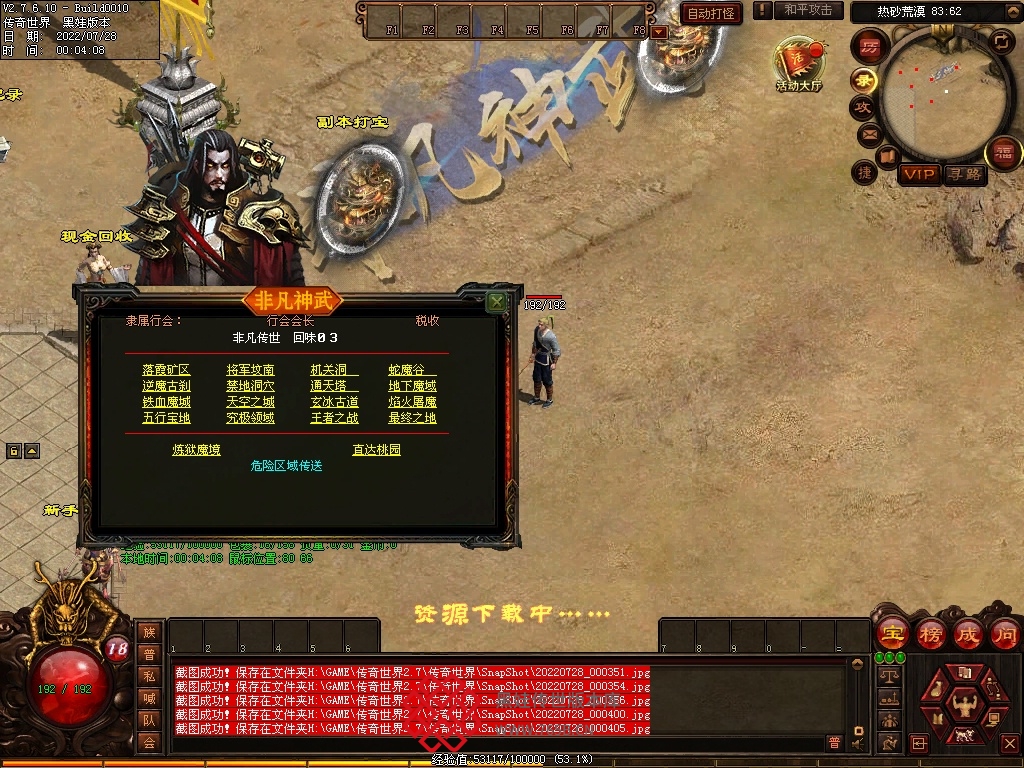Activate the 寻路 pathfinding button

(965, 174)
